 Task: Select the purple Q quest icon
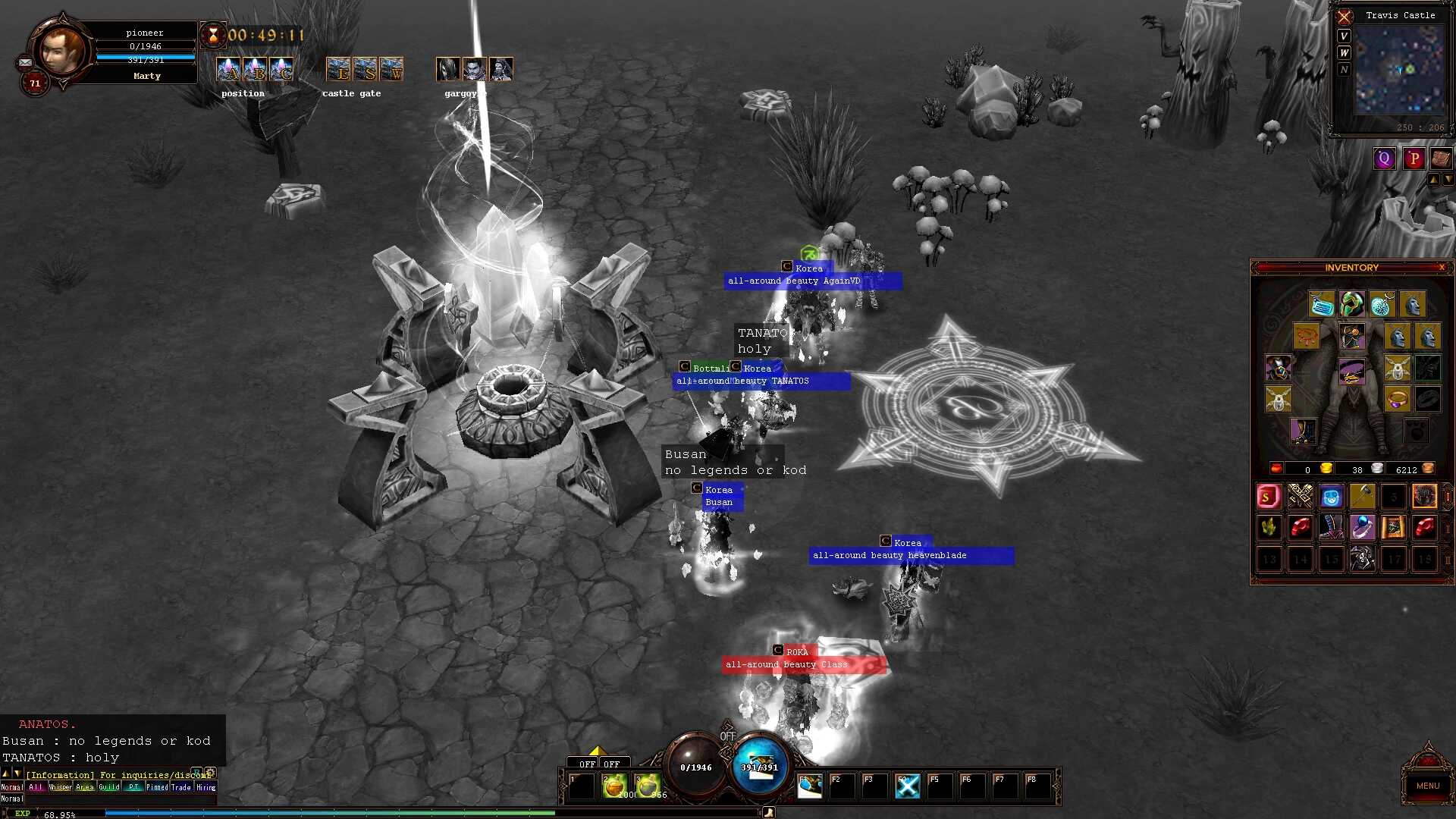[x=1384, y=158]
